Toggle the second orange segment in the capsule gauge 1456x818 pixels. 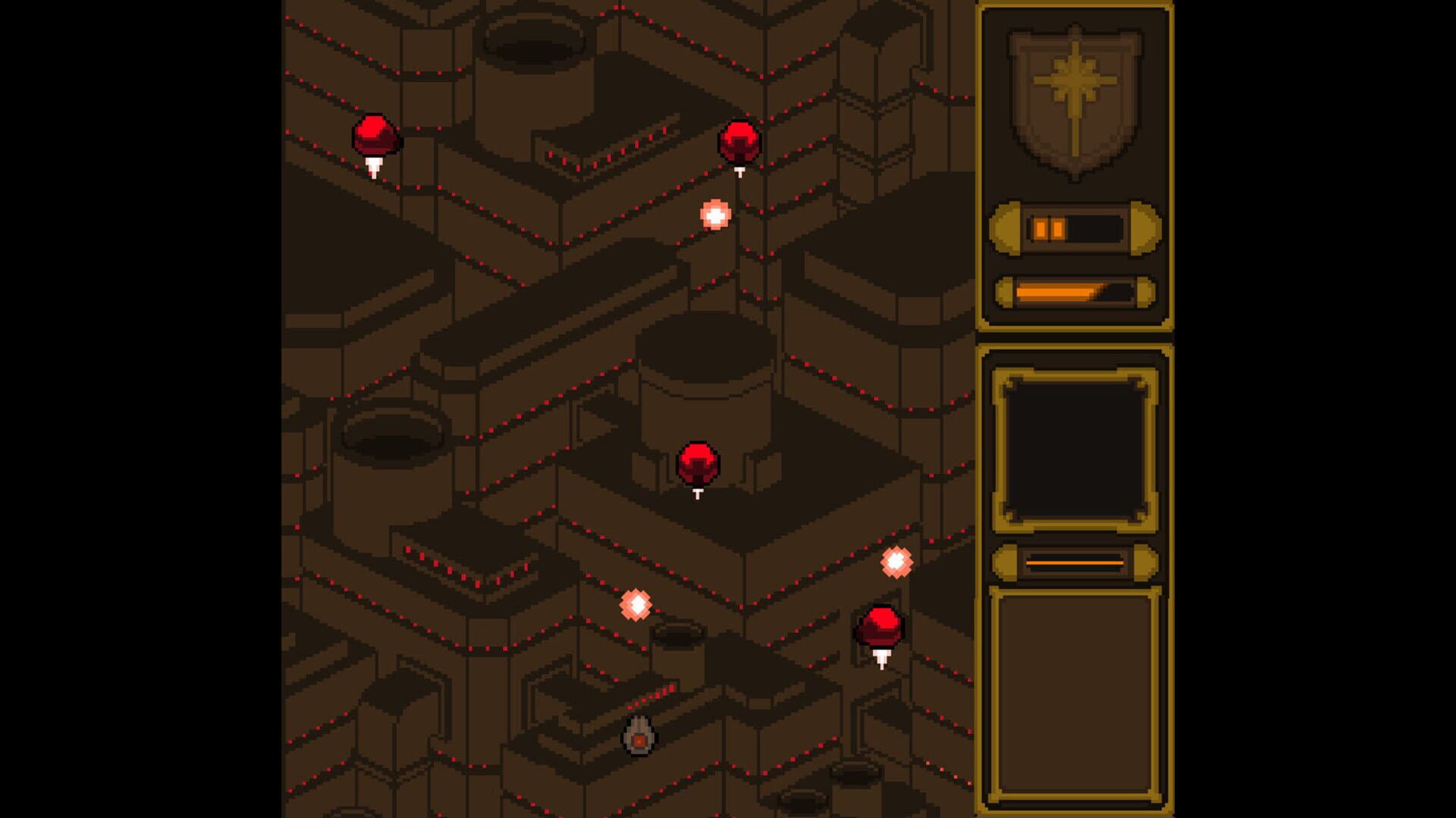click(1057, 229)
